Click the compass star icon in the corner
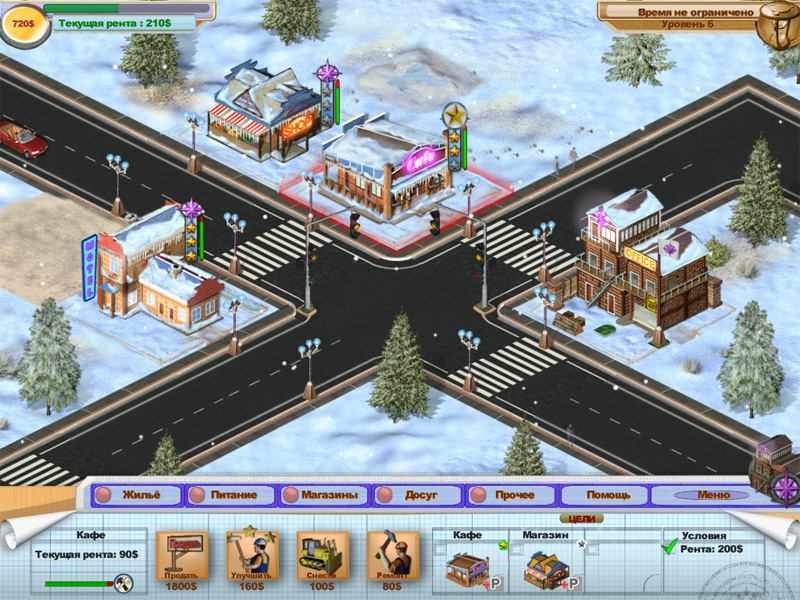 tap(783, 488)
